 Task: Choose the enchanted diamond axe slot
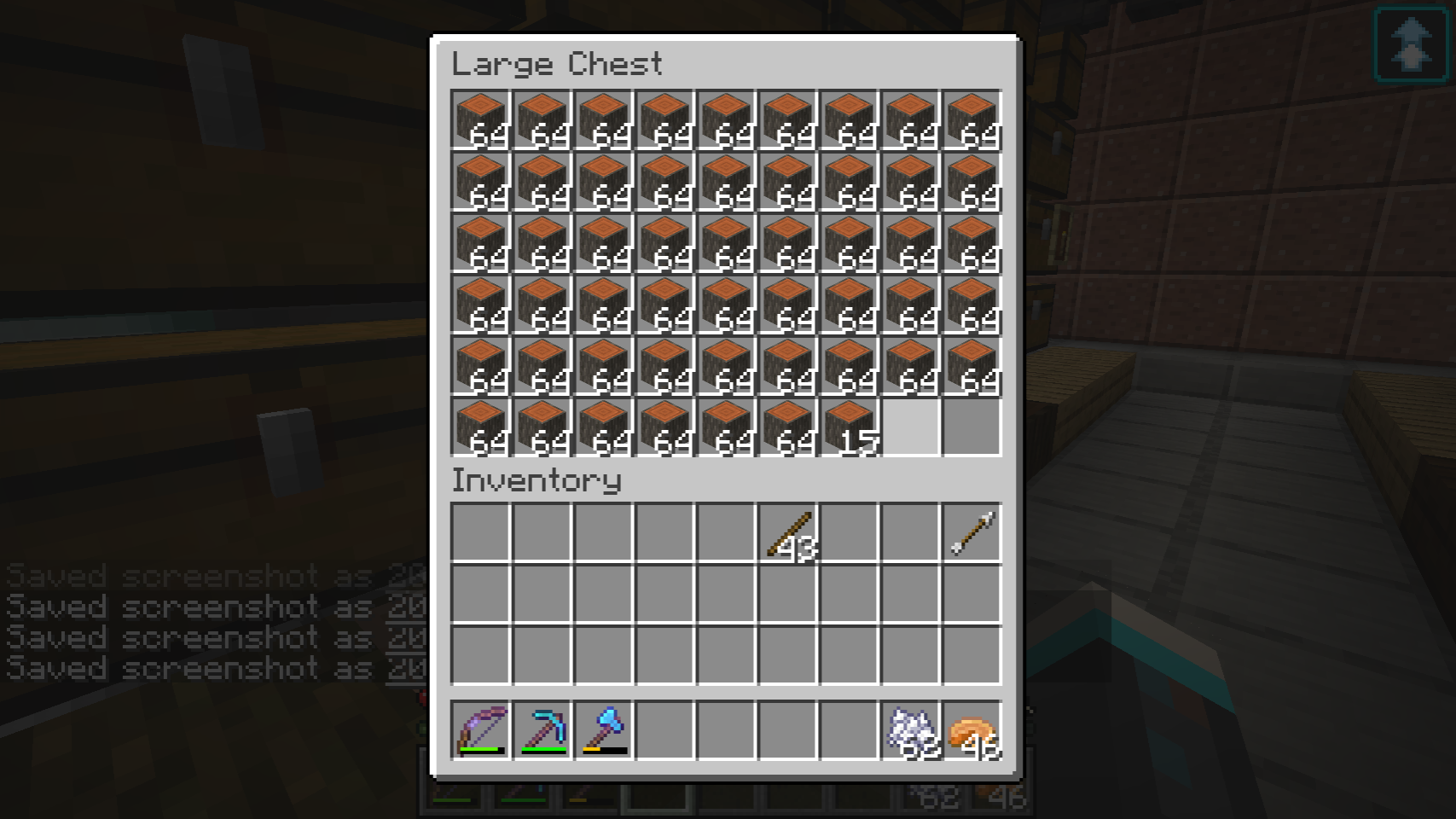tap(604, 730)
